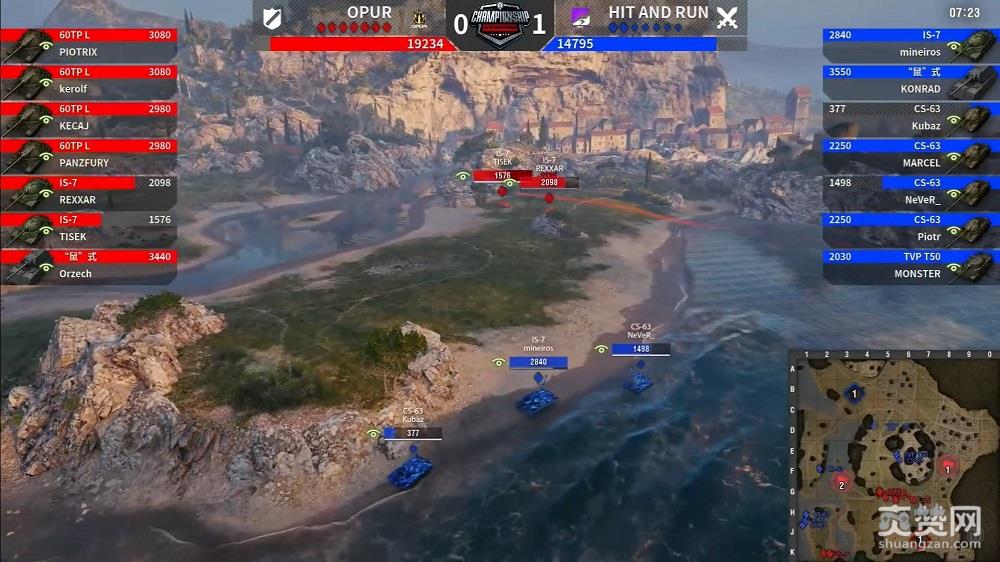Select Kubaz's CS-63 roster row
The height and width of the screenshot is (562, 1000).
(x=908, y=118)
